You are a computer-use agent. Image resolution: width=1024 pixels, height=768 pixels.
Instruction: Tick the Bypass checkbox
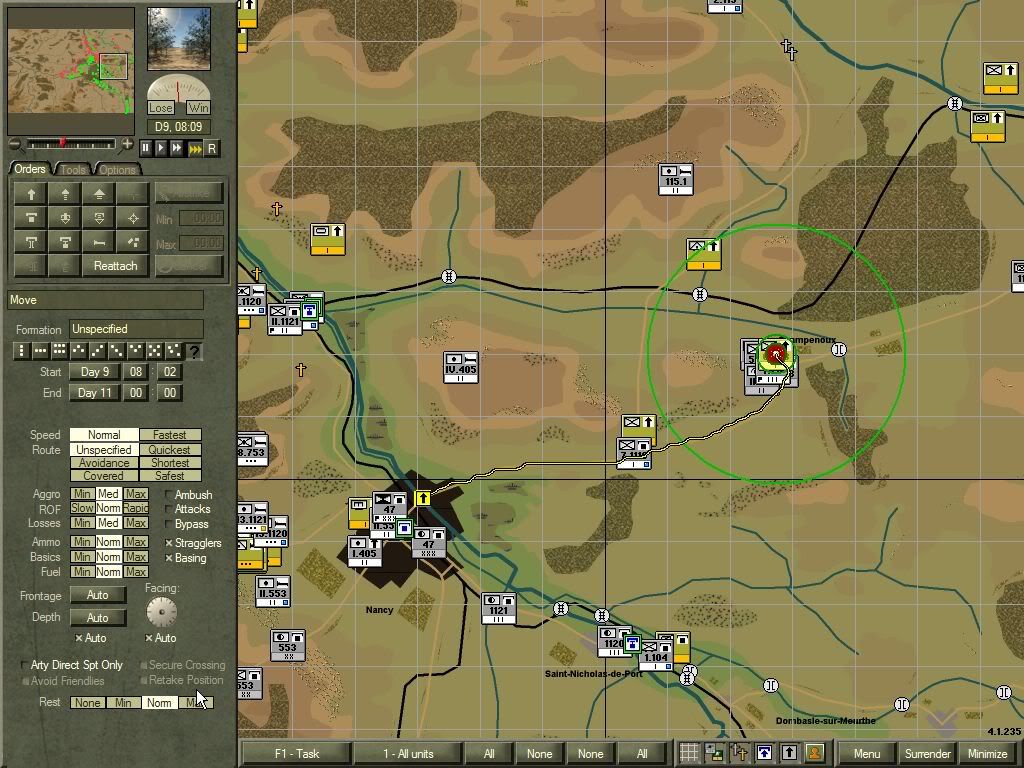169,524
